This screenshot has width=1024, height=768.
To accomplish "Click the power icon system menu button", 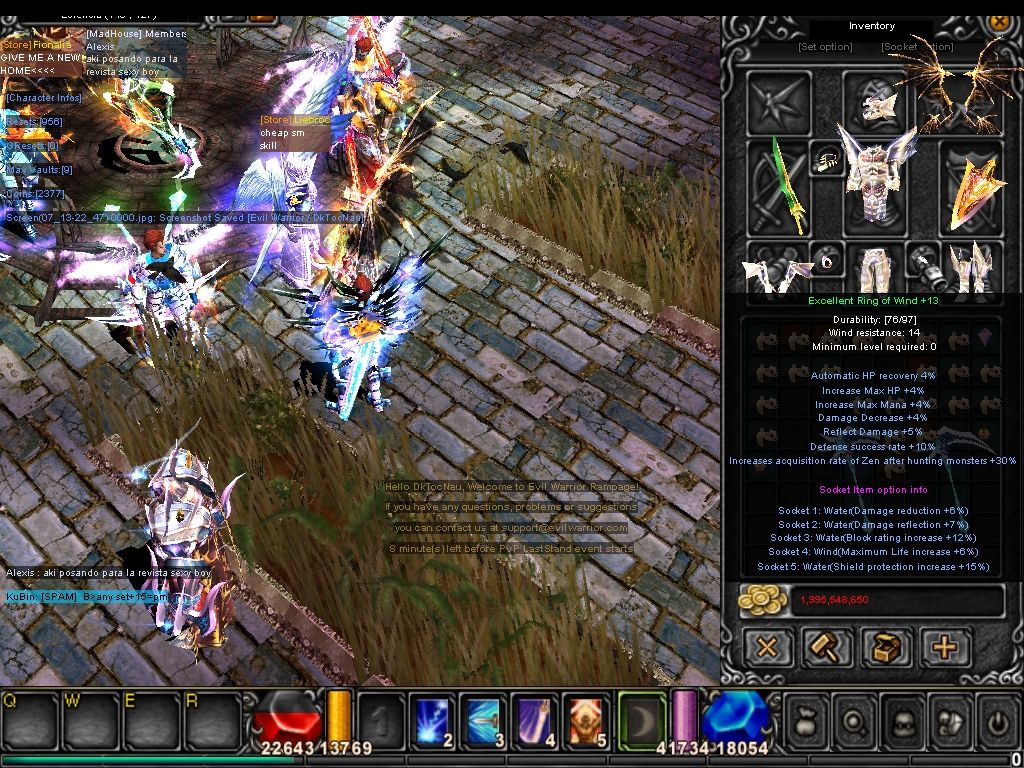I will tap(997, 720).
